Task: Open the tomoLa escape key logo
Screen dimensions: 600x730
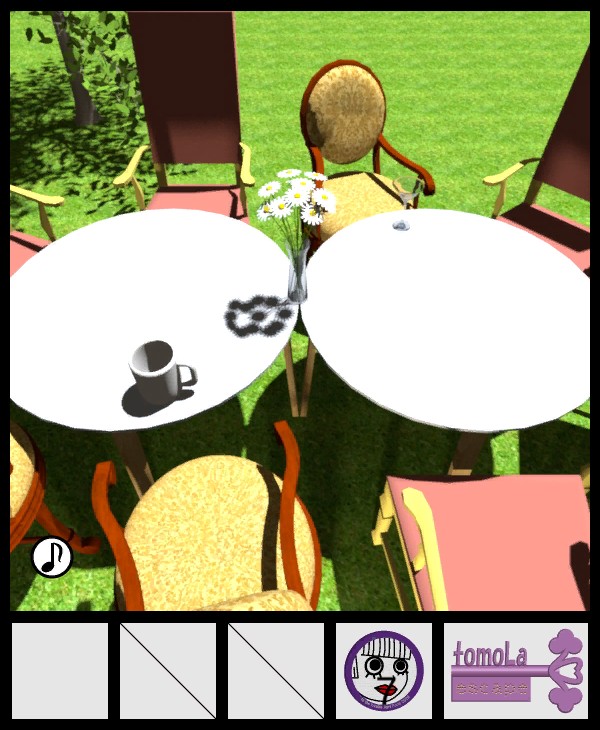Action: [x=515, y=671]
